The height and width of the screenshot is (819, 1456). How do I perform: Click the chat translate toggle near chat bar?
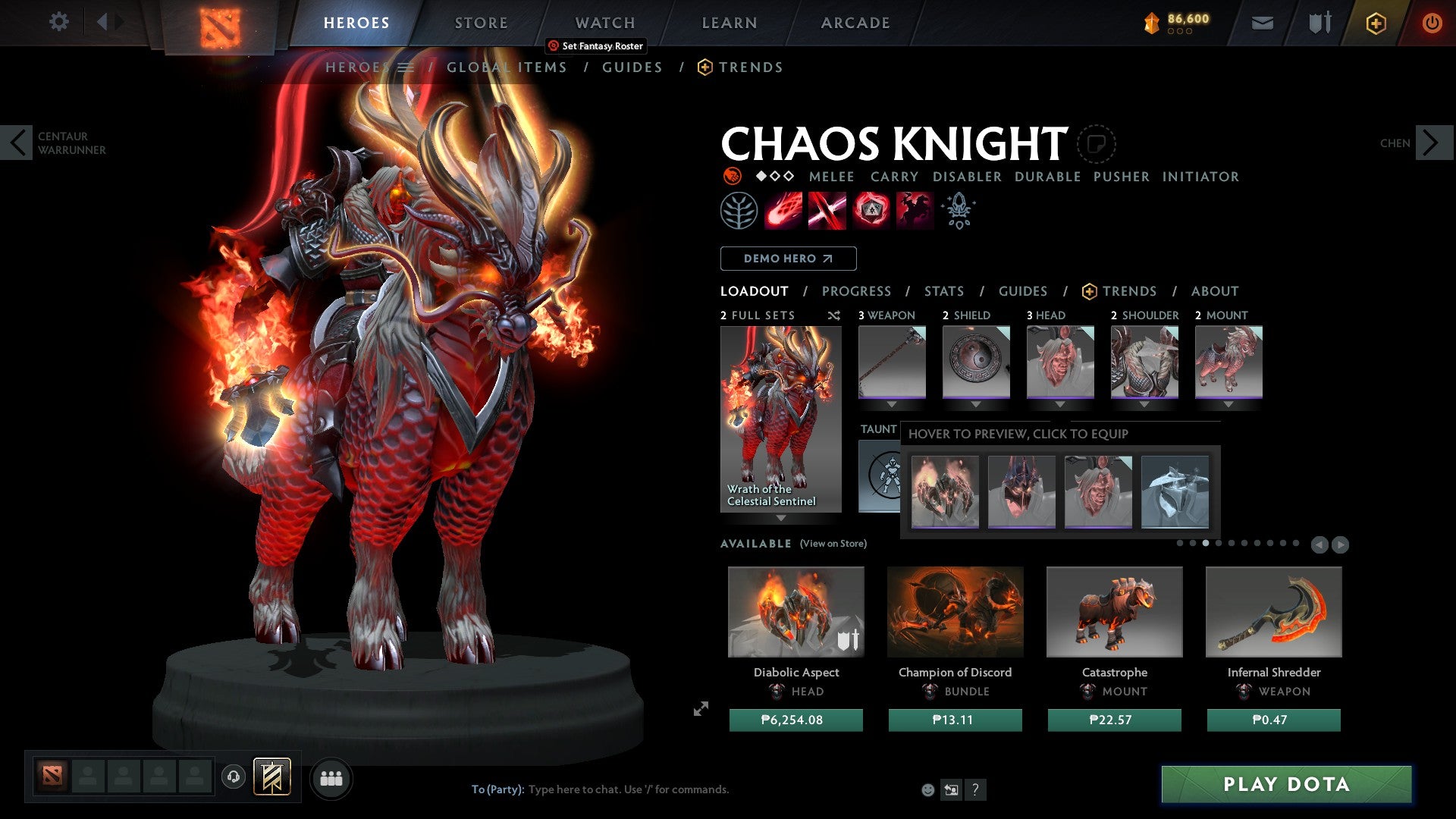point(950,789)
